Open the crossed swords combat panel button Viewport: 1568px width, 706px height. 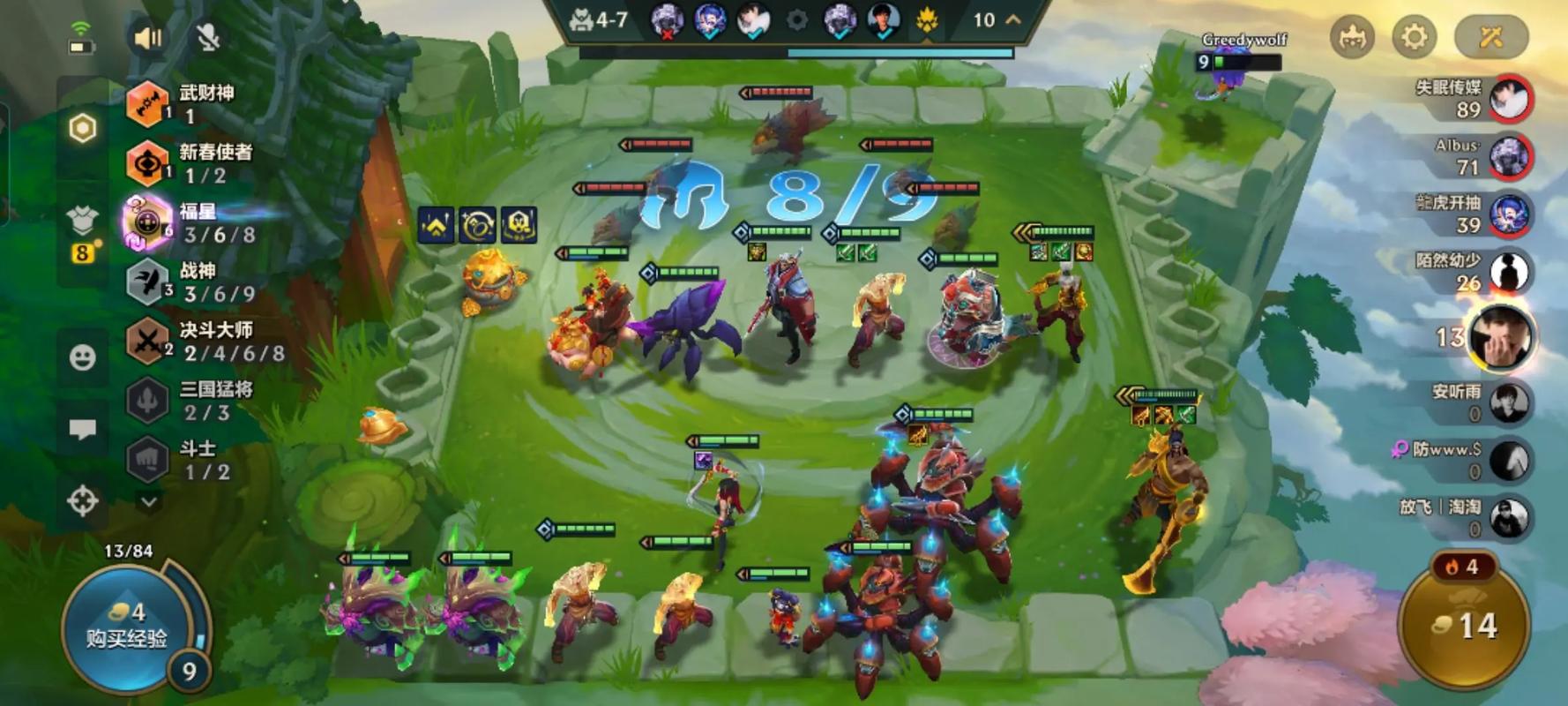[x=1490, y=37]
